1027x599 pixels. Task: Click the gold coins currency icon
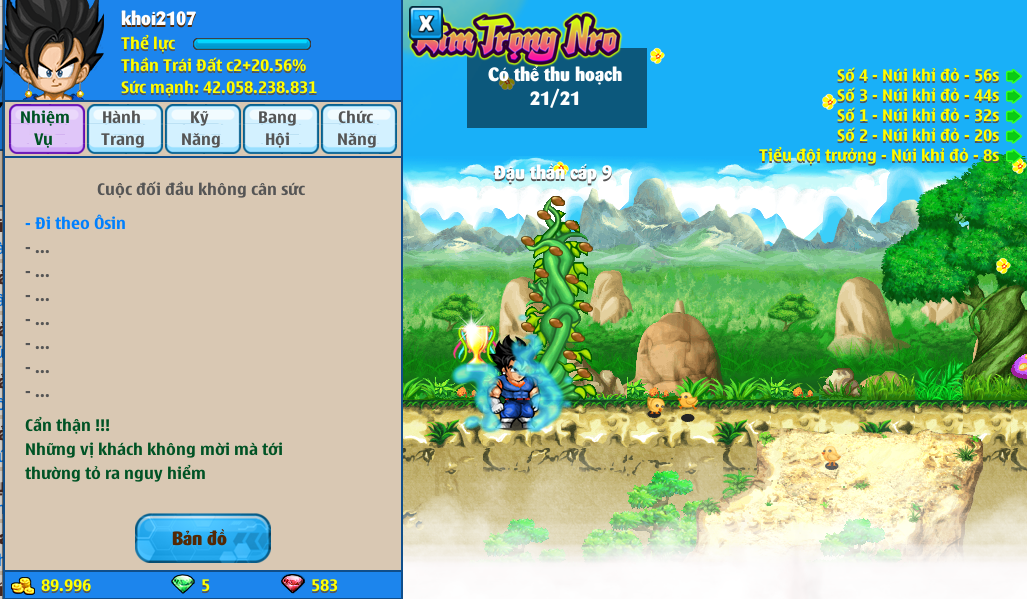(22, 585)
